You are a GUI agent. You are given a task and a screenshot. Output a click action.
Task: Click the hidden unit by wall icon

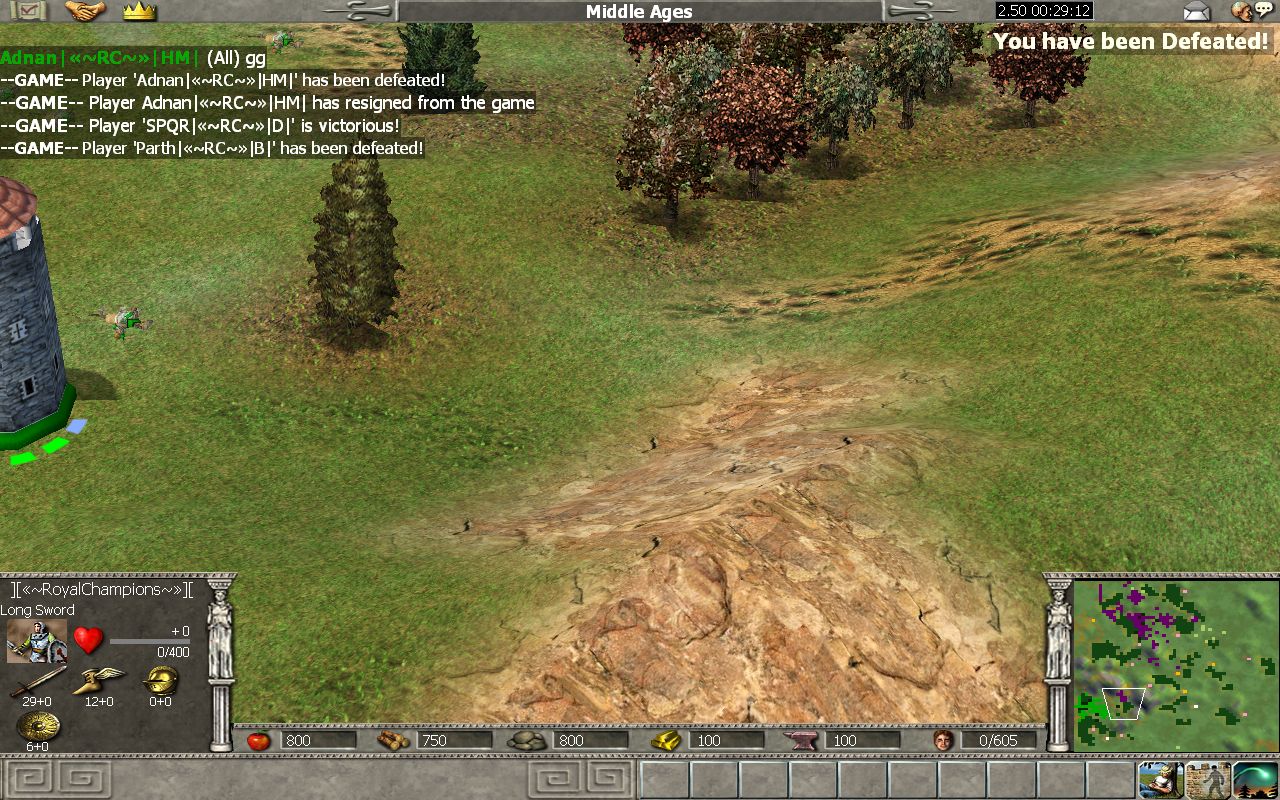tap(1207, 778)
